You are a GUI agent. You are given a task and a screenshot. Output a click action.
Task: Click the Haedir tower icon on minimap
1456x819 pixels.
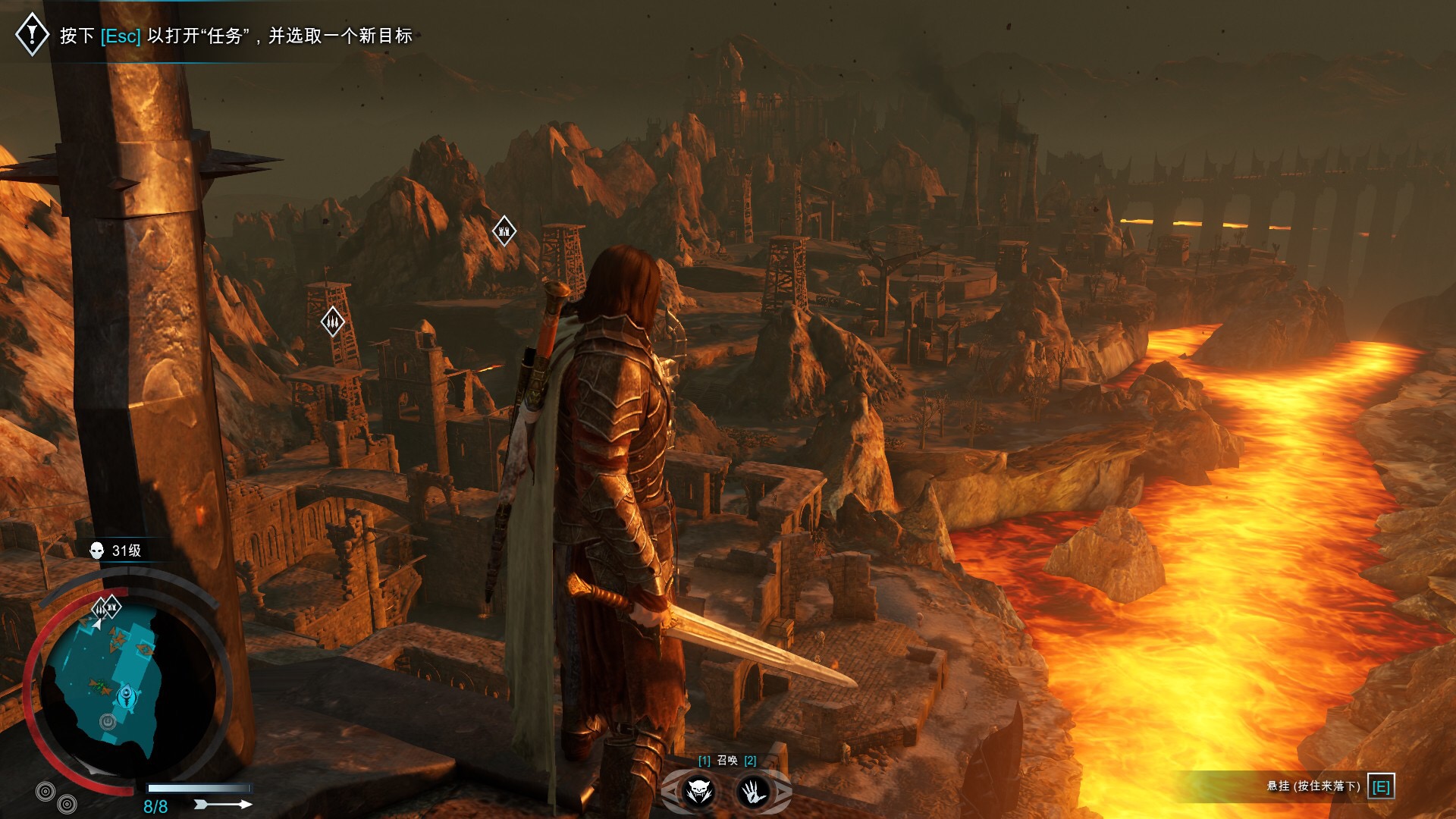click(127, 695)
